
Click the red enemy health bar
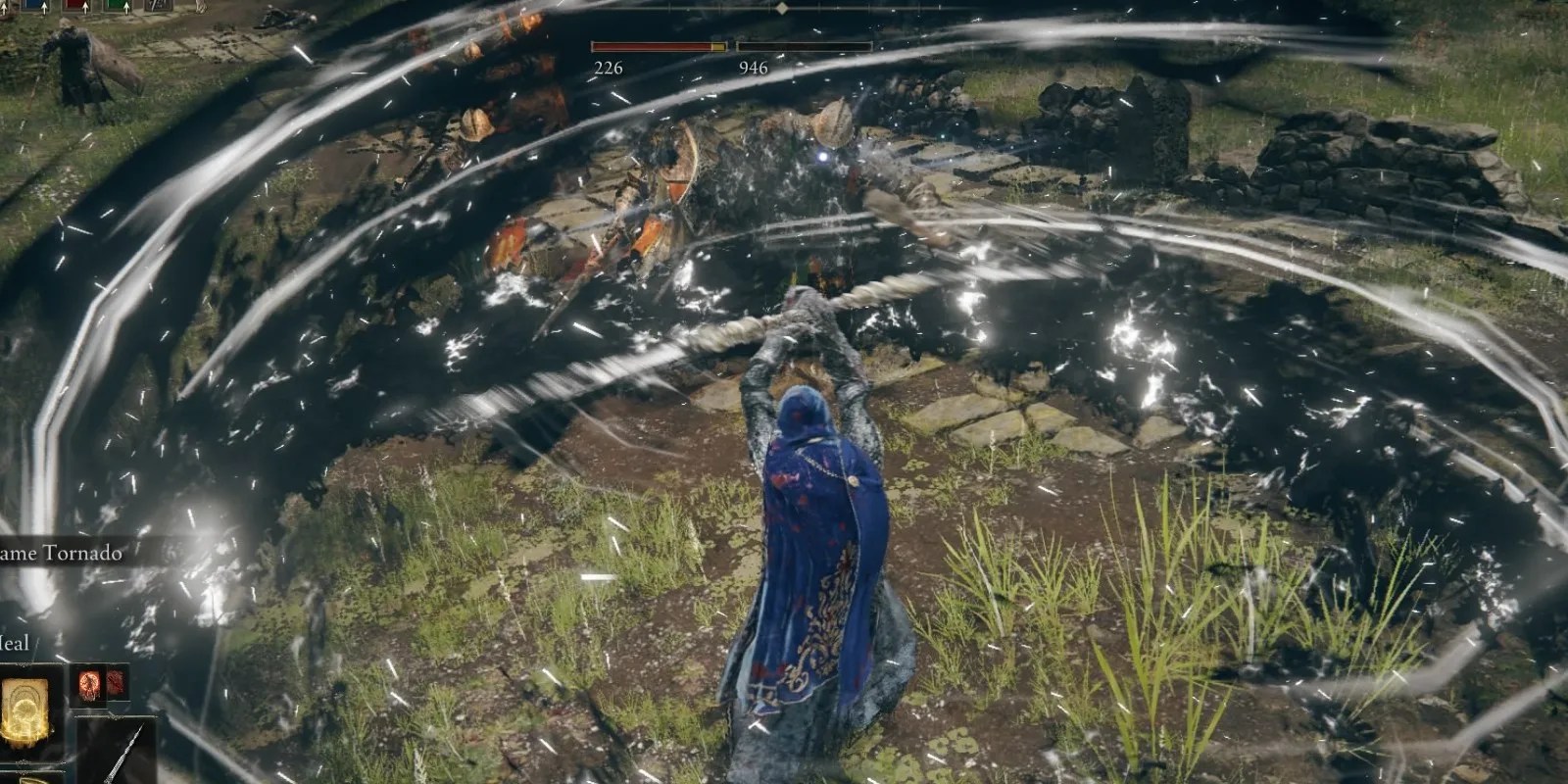657,44
